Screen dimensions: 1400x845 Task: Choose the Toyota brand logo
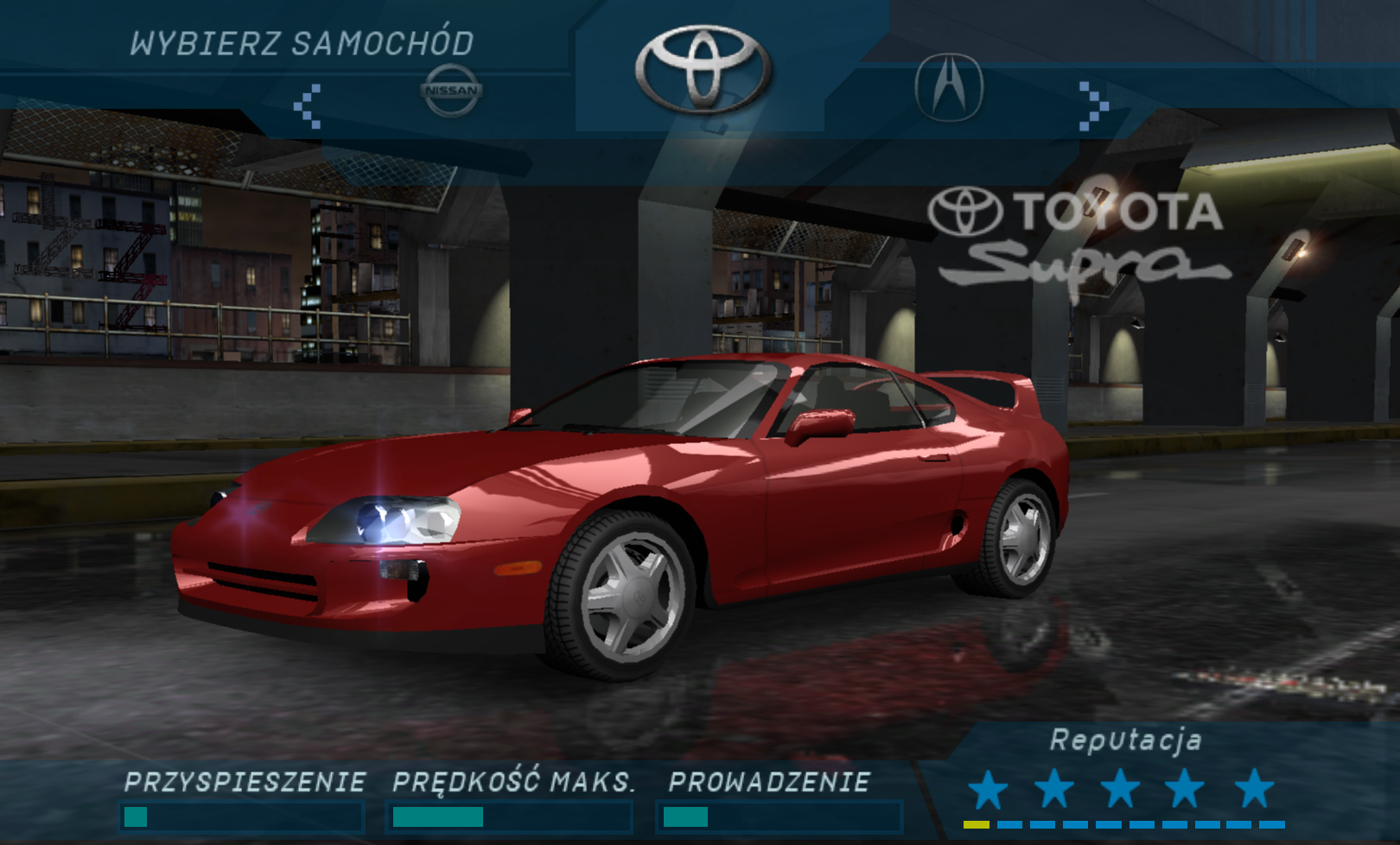tap(703, 69)
